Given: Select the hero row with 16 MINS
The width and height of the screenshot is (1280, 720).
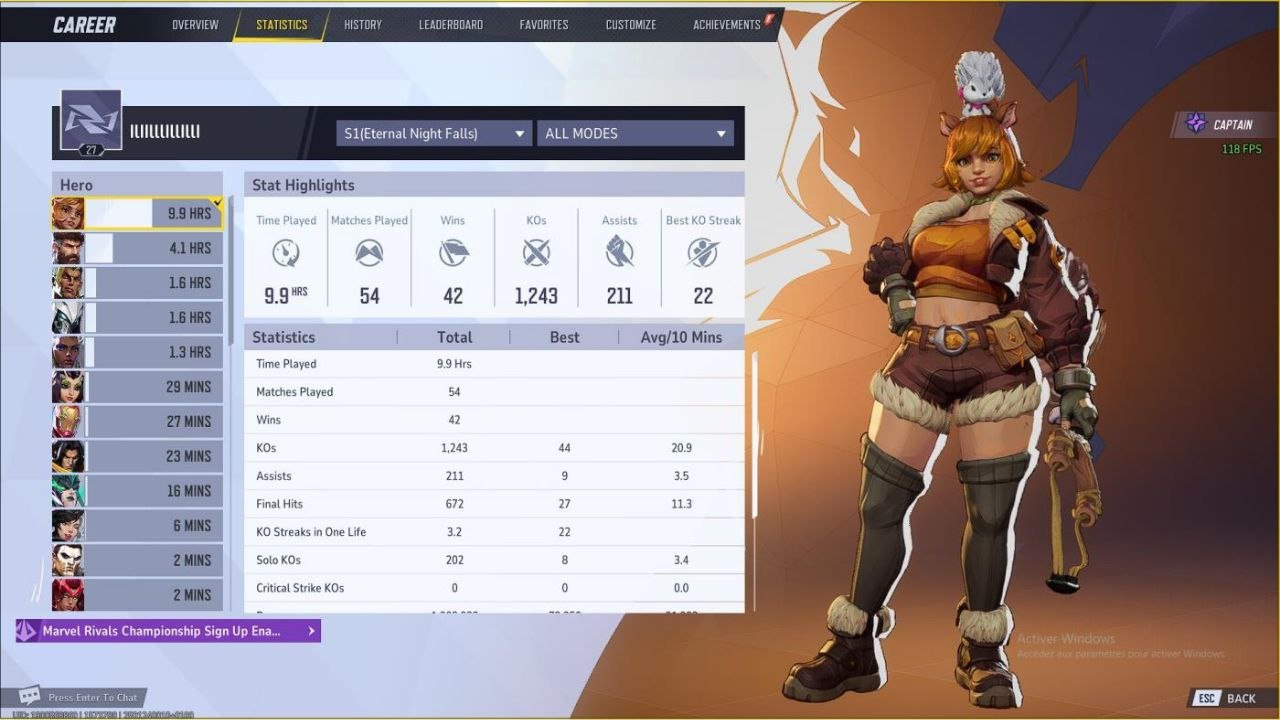Looking at the screenshot, I should pos(138,491).
